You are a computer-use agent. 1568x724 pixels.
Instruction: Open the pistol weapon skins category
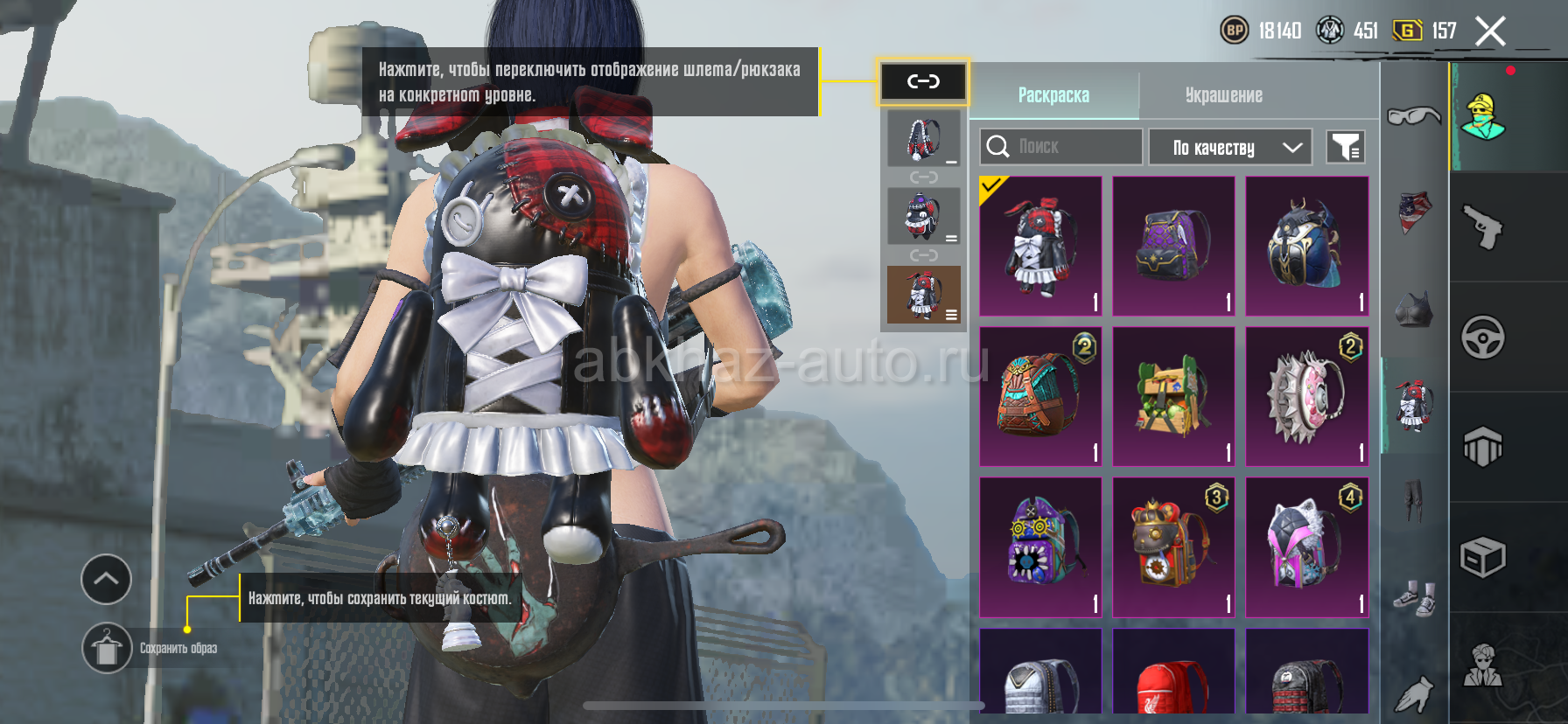click(x=1483, y=227)
